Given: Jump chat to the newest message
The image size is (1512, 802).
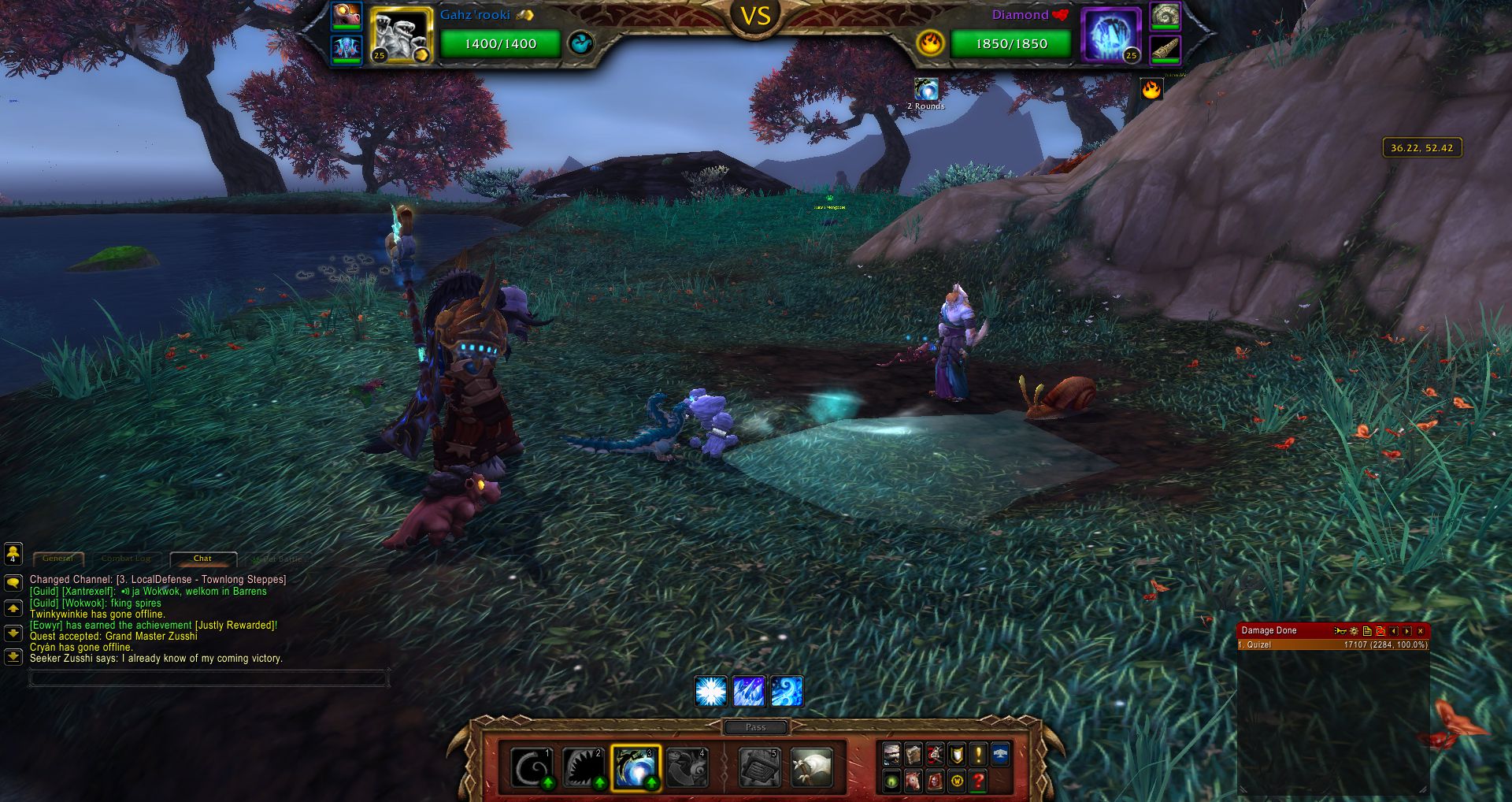Looking at the screenshot, I should (13, 656).
